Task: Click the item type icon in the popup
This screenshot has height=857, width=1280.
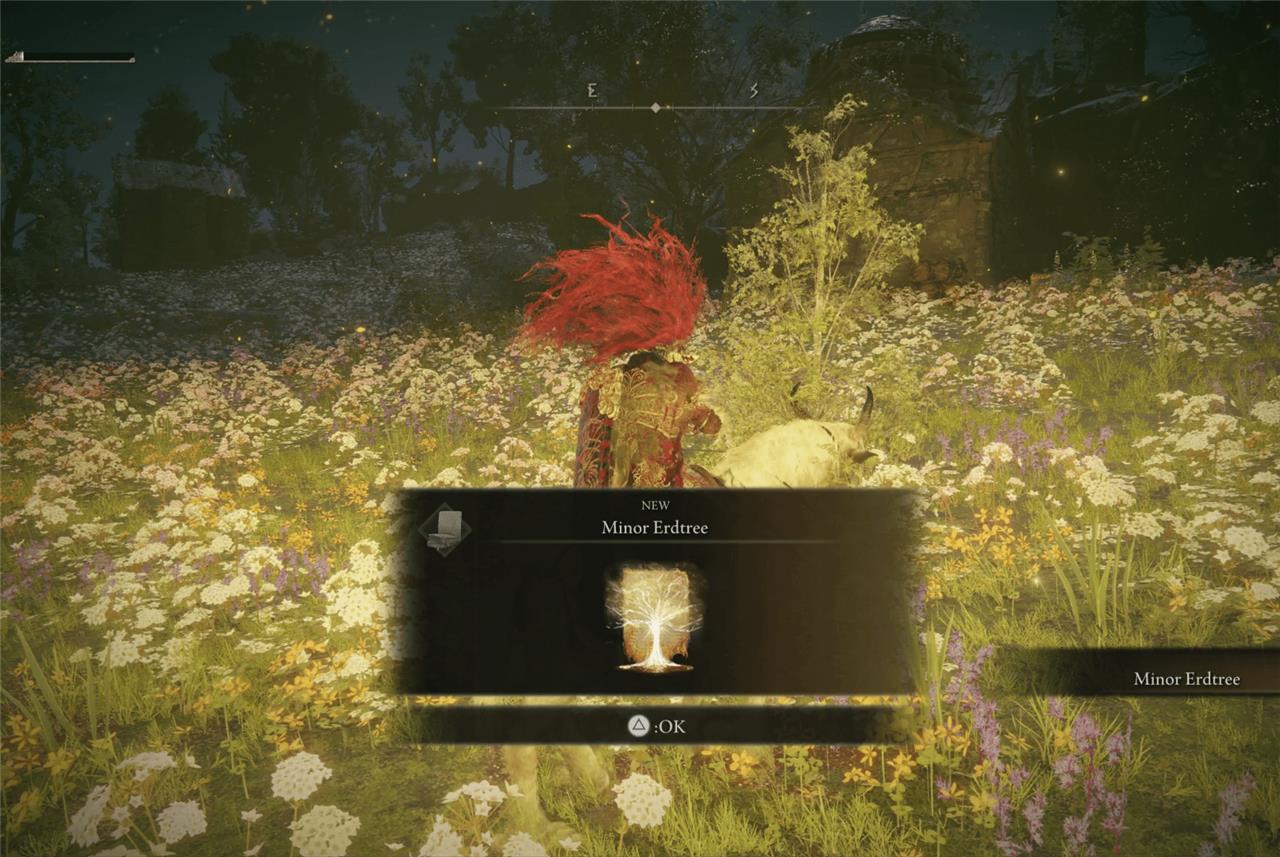Action: [445, 530]
